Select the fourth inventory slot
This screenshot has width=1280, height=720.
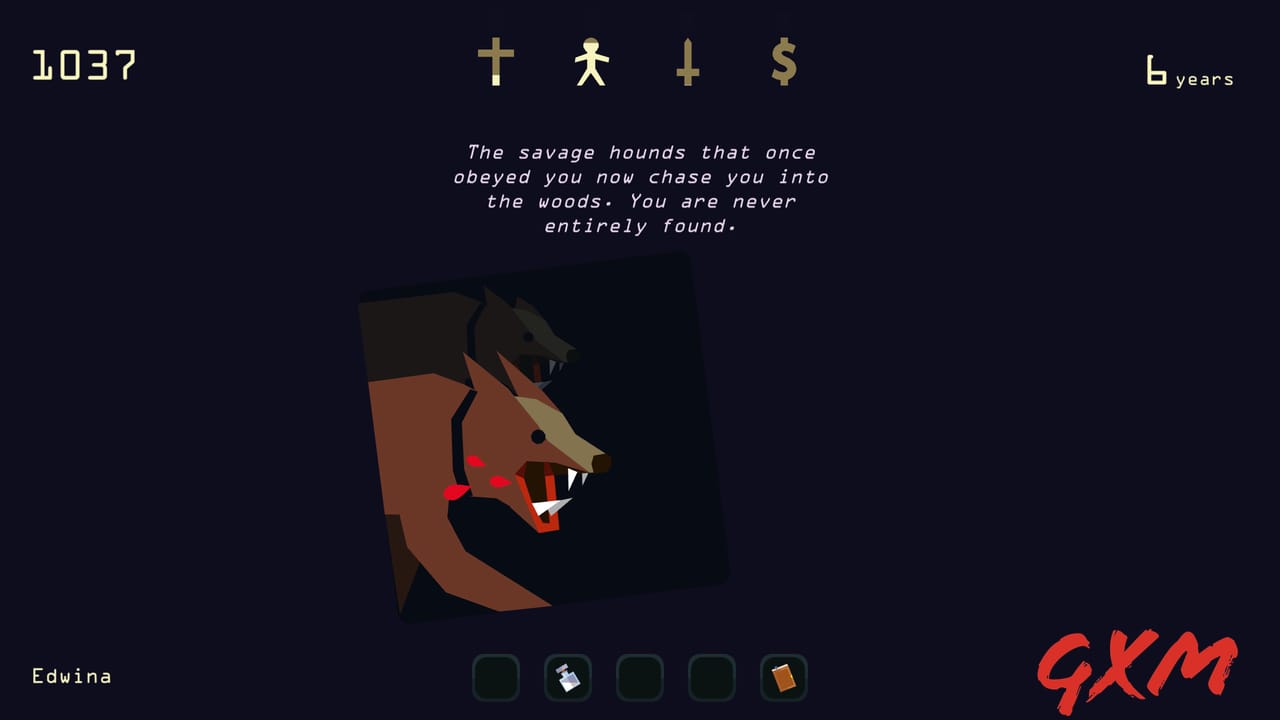pyautogui.click(x=711, y=678)
